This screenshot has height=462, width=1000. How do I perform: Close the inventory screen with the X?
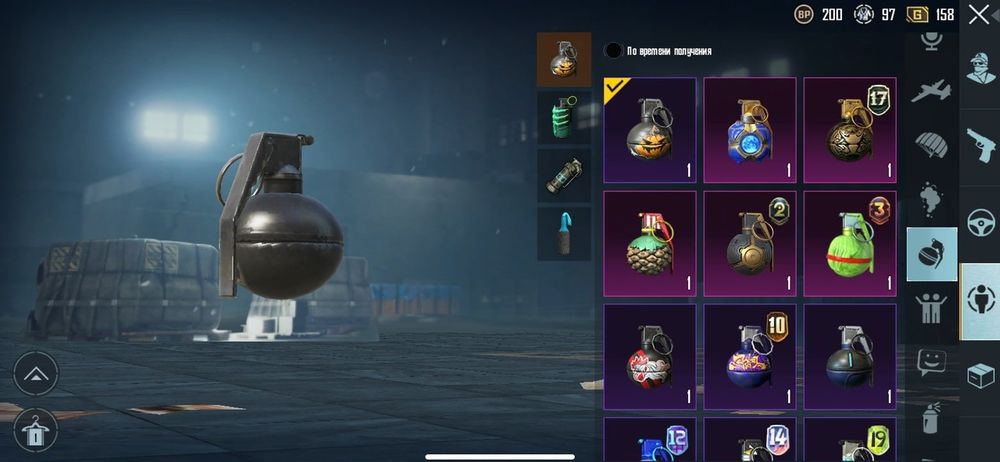pos(978,14)
